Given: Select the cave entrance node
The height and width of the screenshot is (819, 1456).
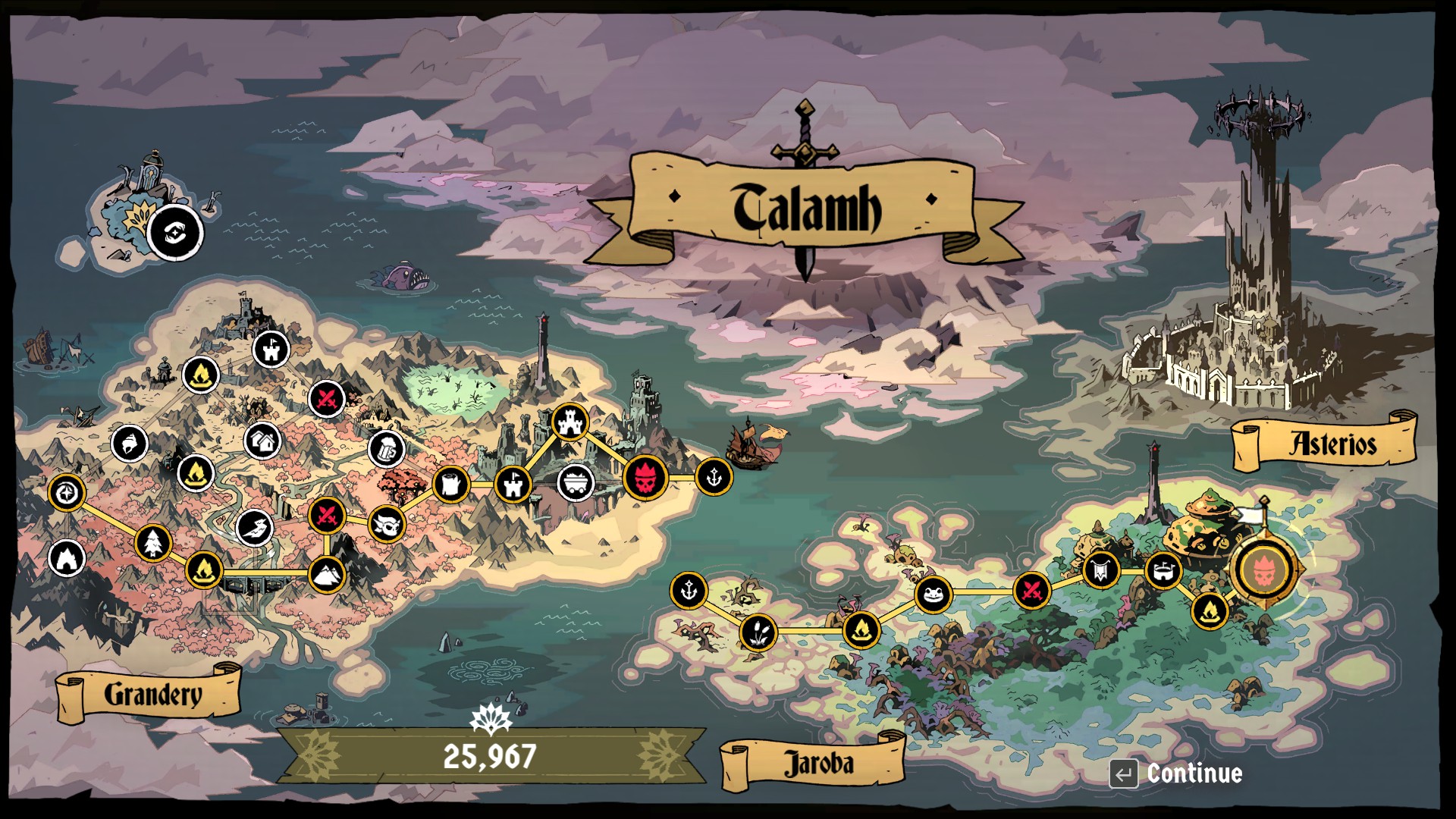Looking at the screenshot, I should [67, 559].
